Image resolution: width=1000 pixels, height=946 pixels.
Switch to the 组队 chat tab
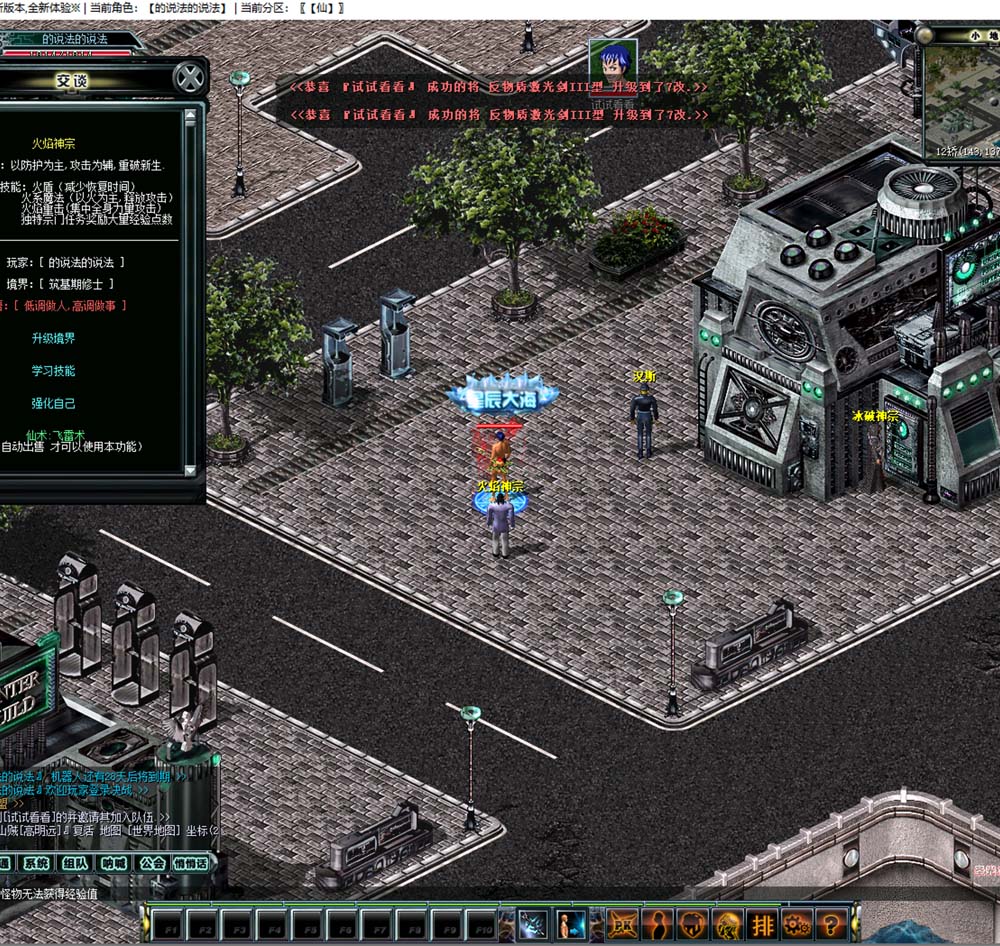tap(74, 863)
